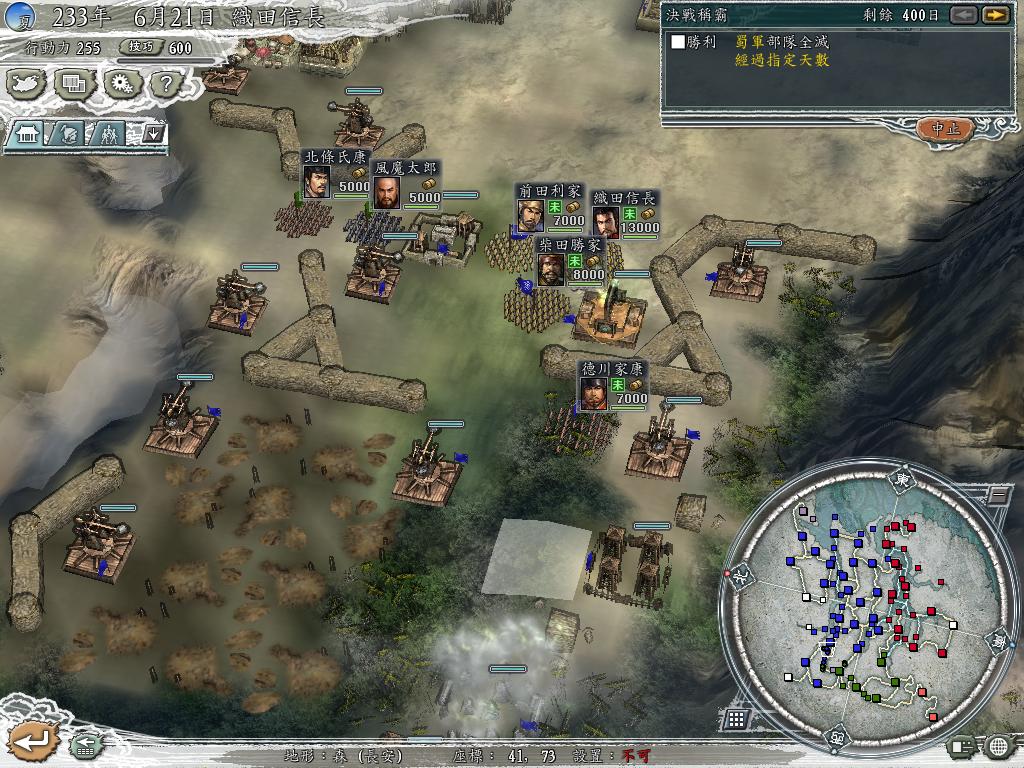
Task: Select the 柴田勝家 unit portrait
Action: click(551, 269)
